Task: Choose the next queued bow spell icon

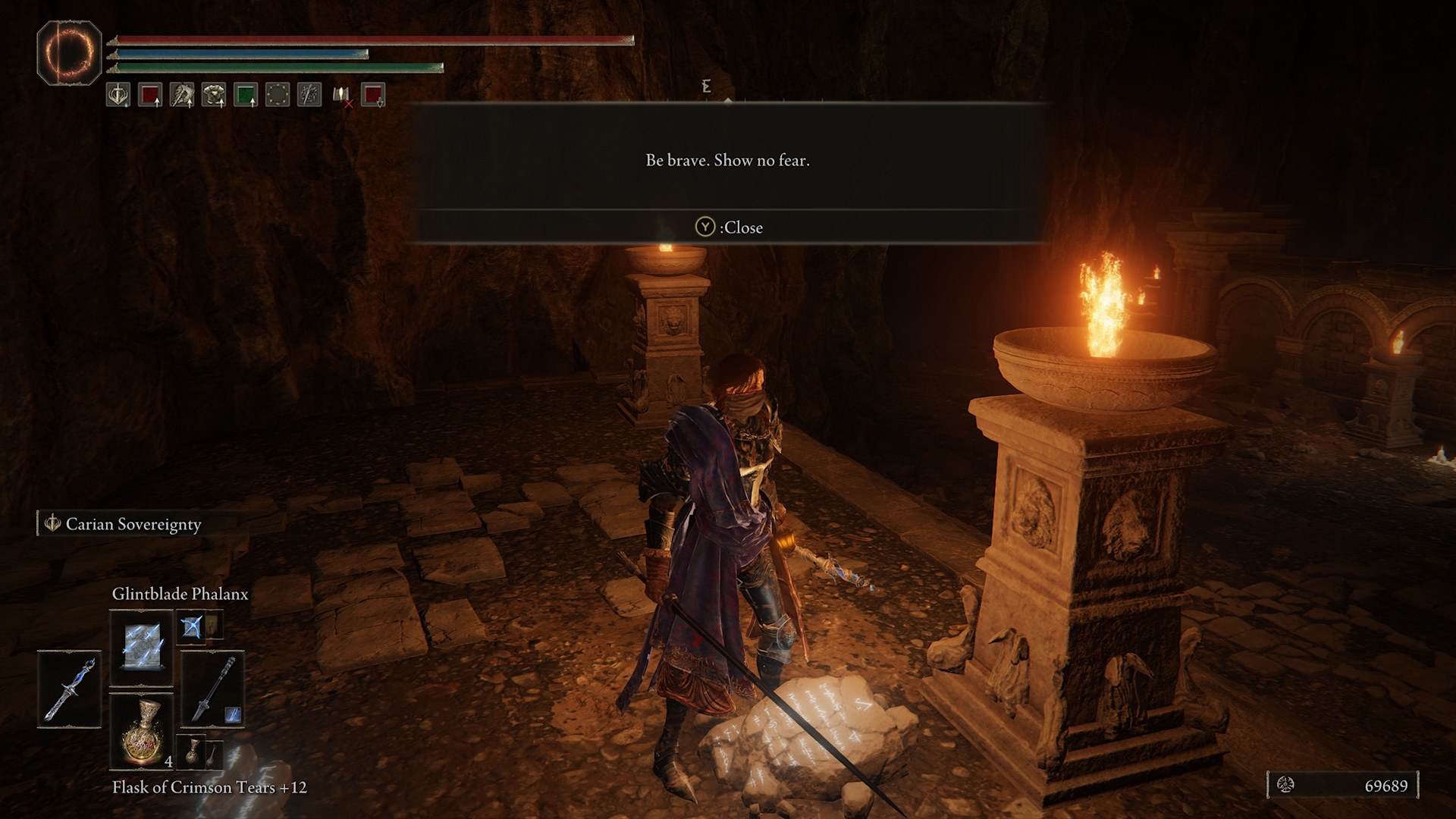Action: (192, 627)
